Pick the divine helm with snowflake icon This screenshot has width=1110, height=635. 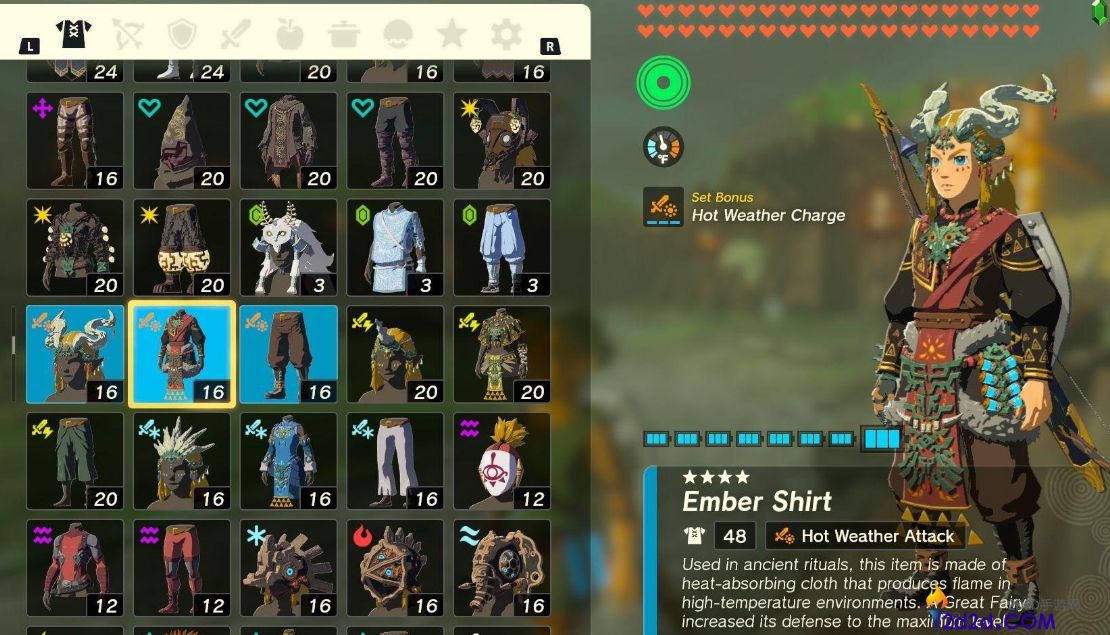[289, 567]
